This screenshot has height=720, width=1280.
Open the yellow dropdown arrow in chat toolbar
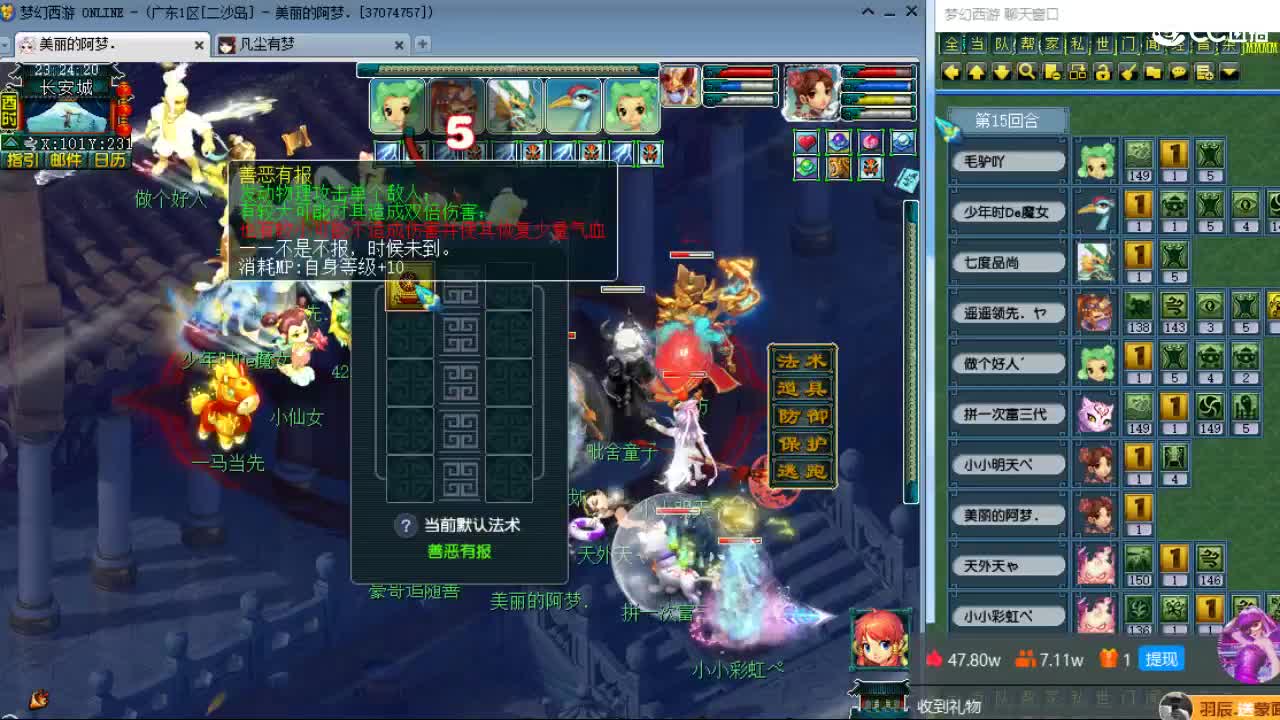[1228, 73]
